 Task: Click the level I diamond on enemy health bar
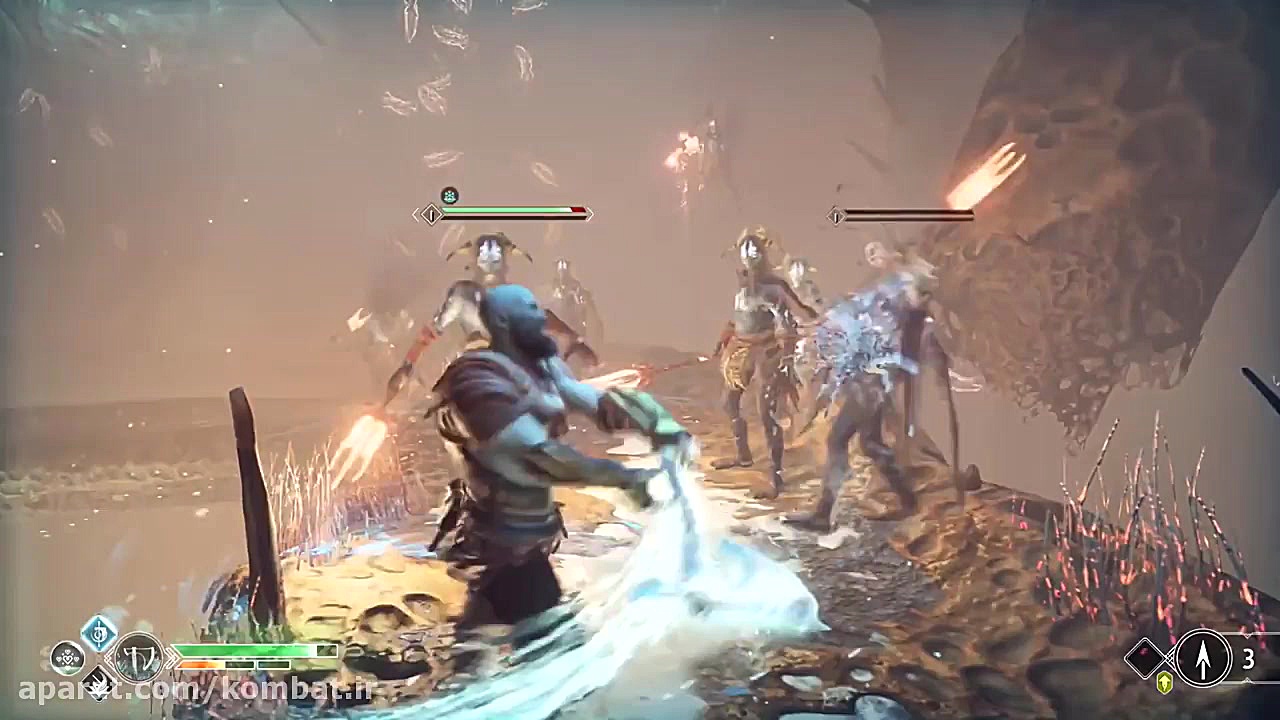[430, 214]
